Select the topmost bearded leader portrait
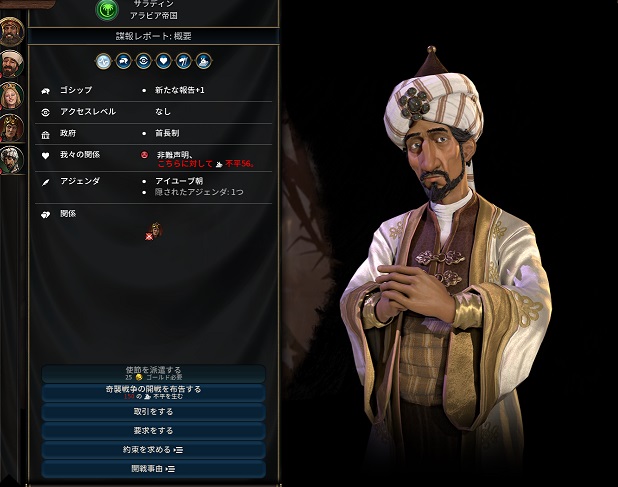Viewport: 618px width, 487px height. click(13, 30)
